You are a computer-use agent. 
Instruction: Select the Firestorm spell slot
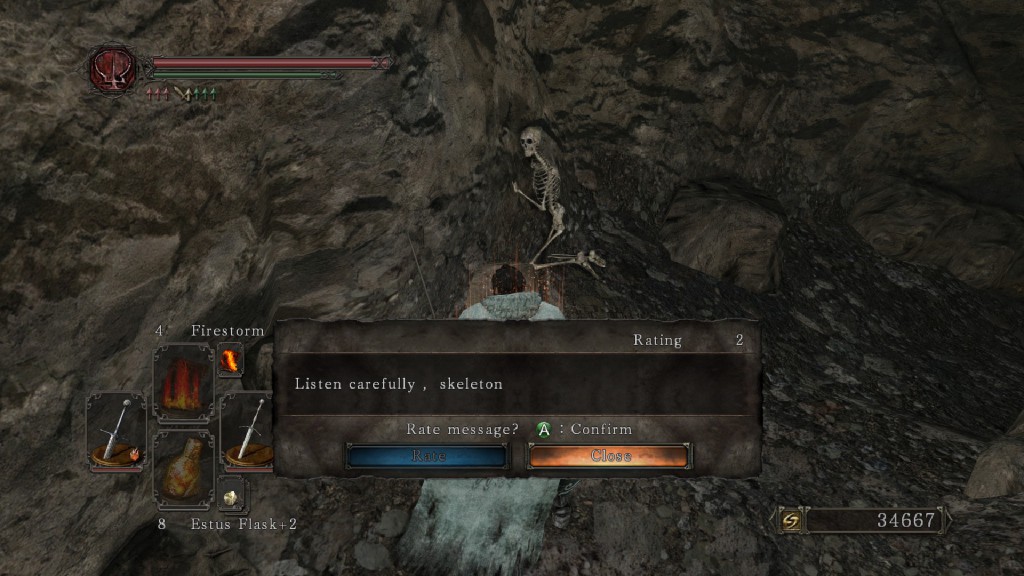183,384
